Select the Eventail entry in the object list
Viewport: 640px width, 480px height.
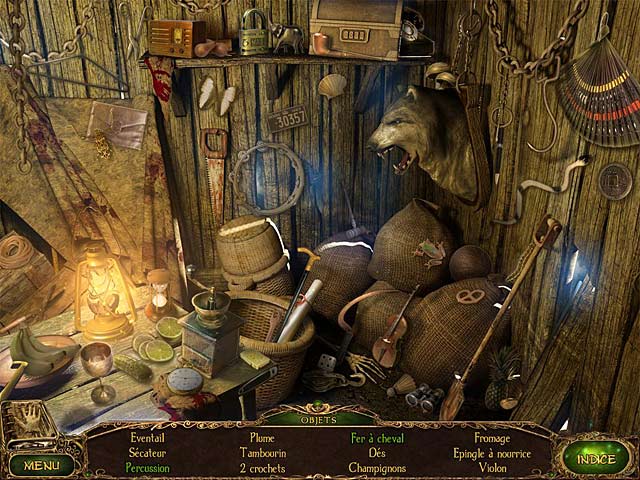tap(147, 438)
